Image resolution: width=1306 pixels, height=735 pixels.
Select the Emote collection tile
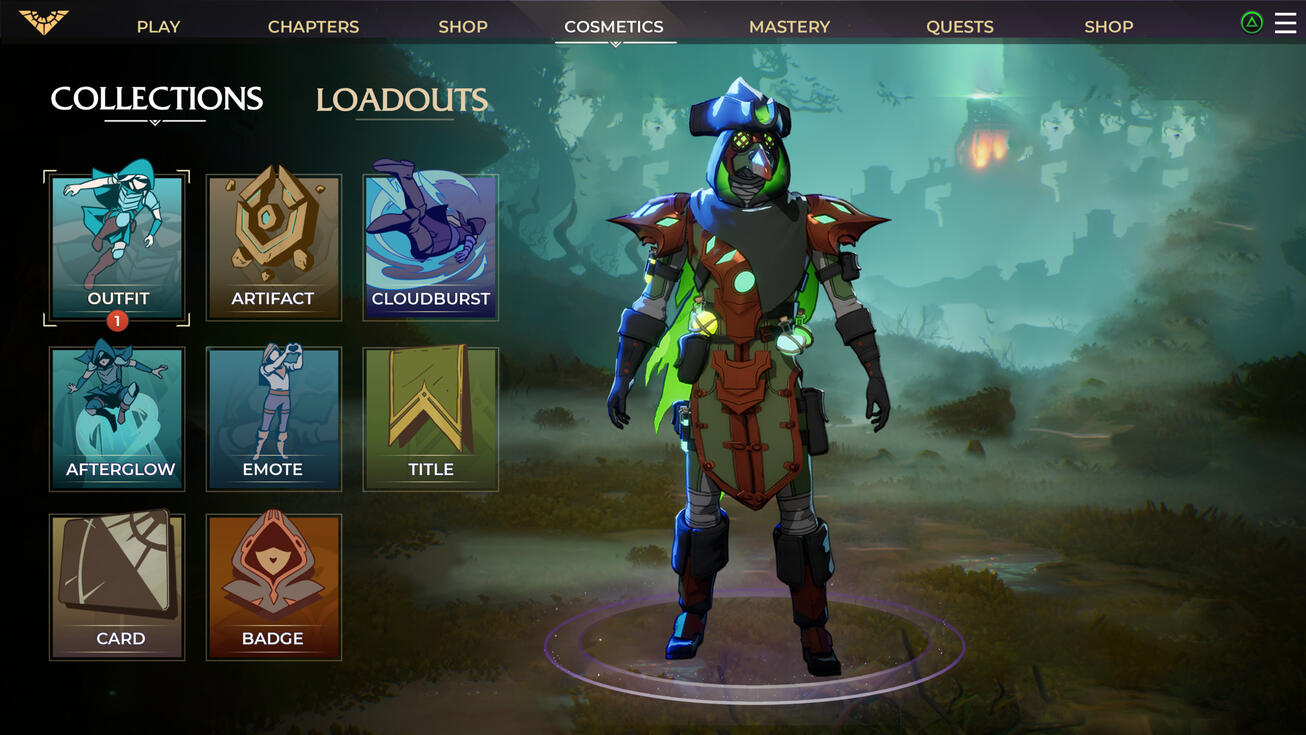(x=273, y=419)
